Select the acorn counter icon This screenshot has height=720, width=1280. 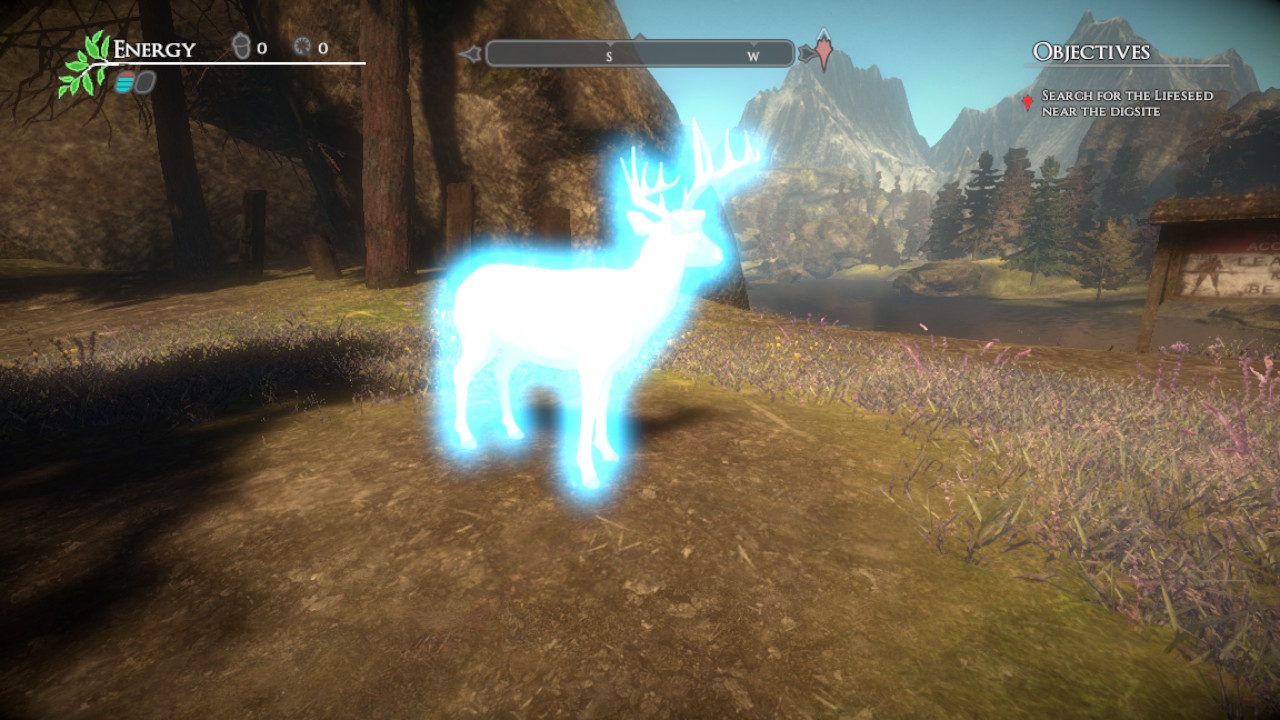[x=241, y=47]
